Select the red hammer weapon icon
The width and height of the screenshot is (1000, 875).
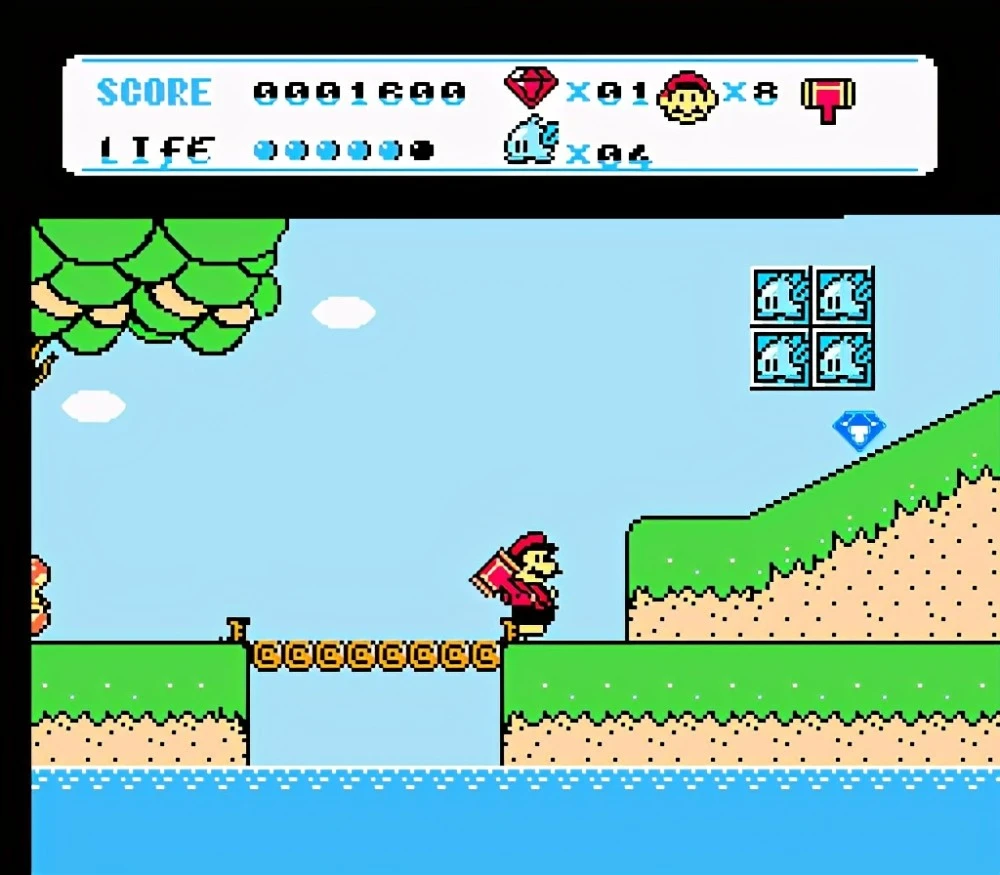[827, 98]
